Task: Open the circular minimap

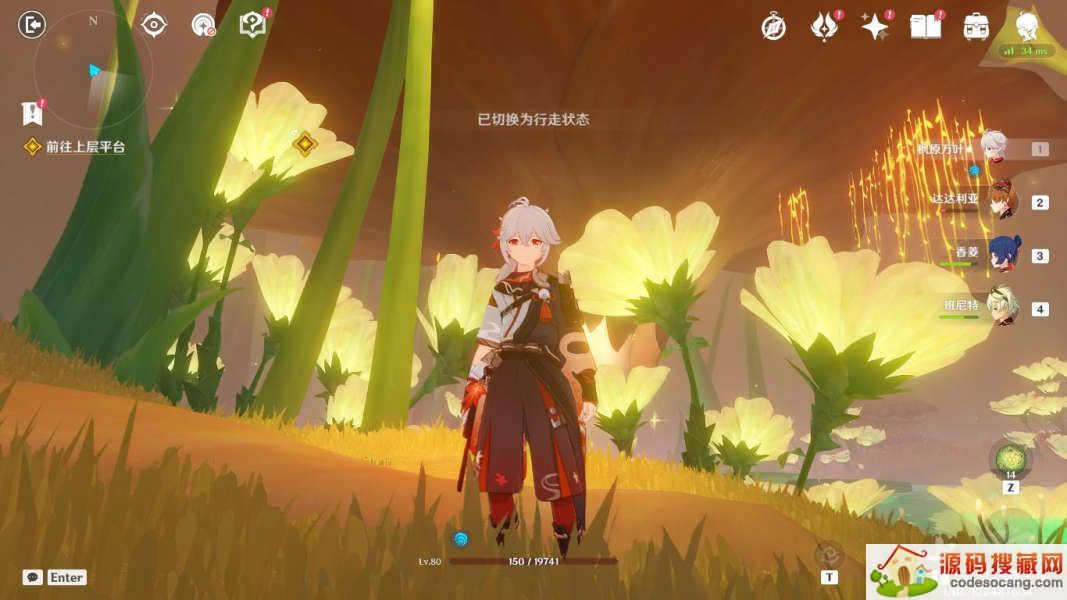Action: pyautogui.click(x=93, y=68)
